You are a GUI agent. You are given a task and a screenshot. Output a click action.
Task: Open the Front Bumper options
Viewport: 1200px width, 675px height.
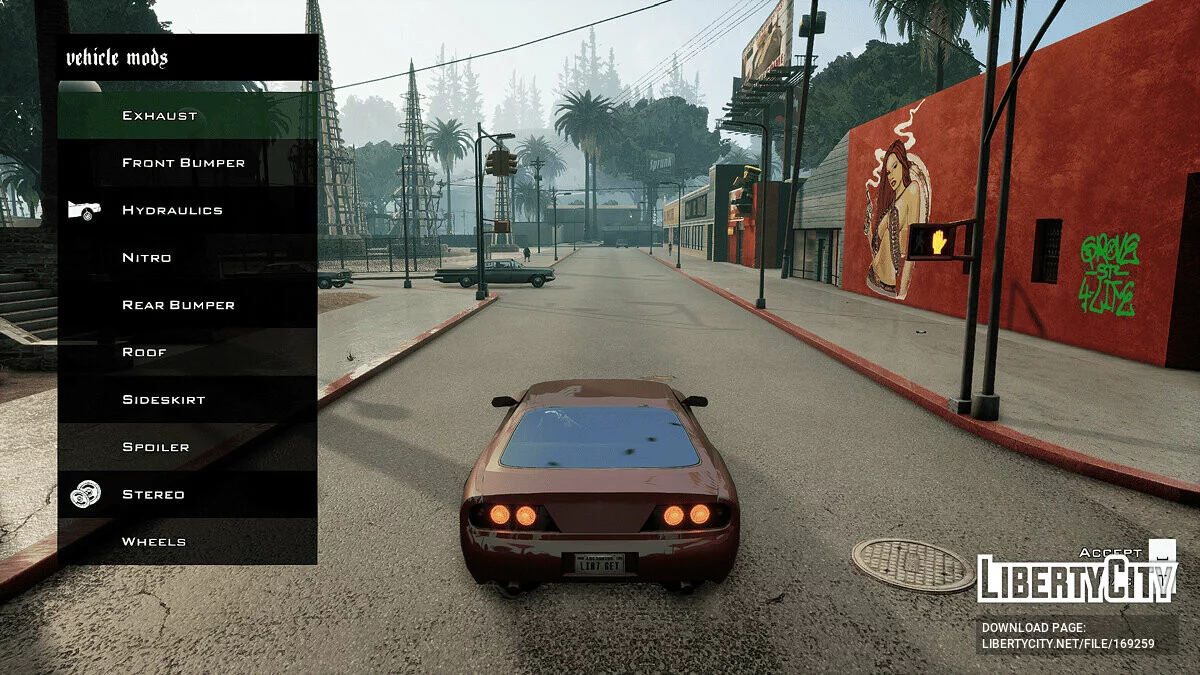tap(188, 163)
